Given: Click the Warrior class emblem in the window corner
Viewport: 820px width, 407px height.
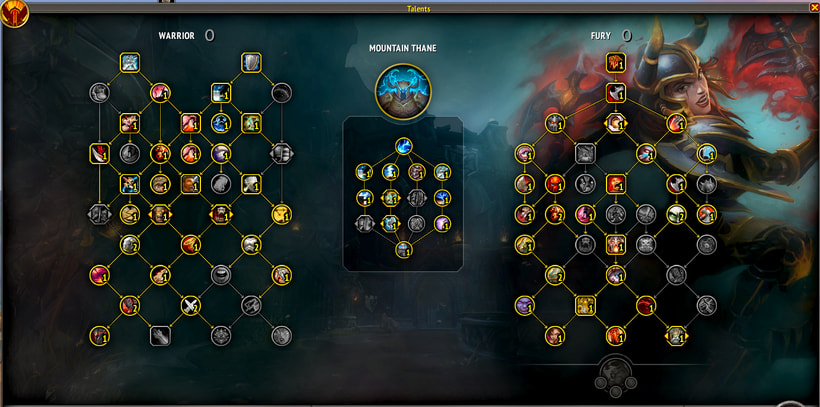Looking at the screenshot, I should point(14,12).
